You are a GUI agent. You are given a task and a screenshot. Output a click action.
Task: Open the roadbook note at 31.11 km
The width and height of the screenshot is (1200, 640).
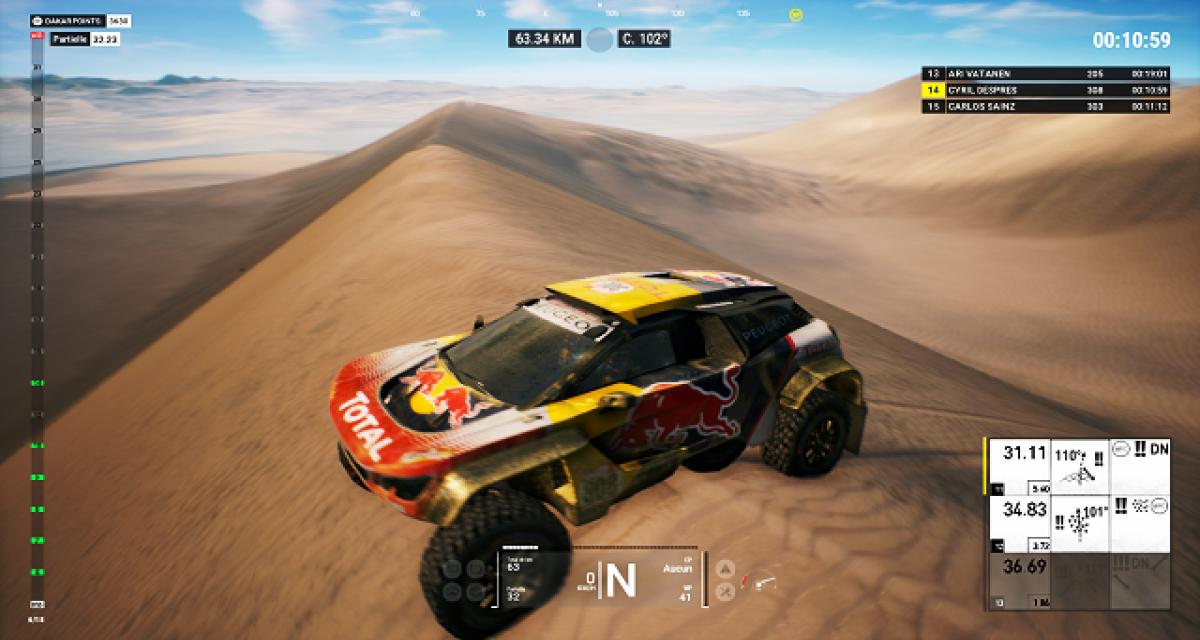(1077, 466)
